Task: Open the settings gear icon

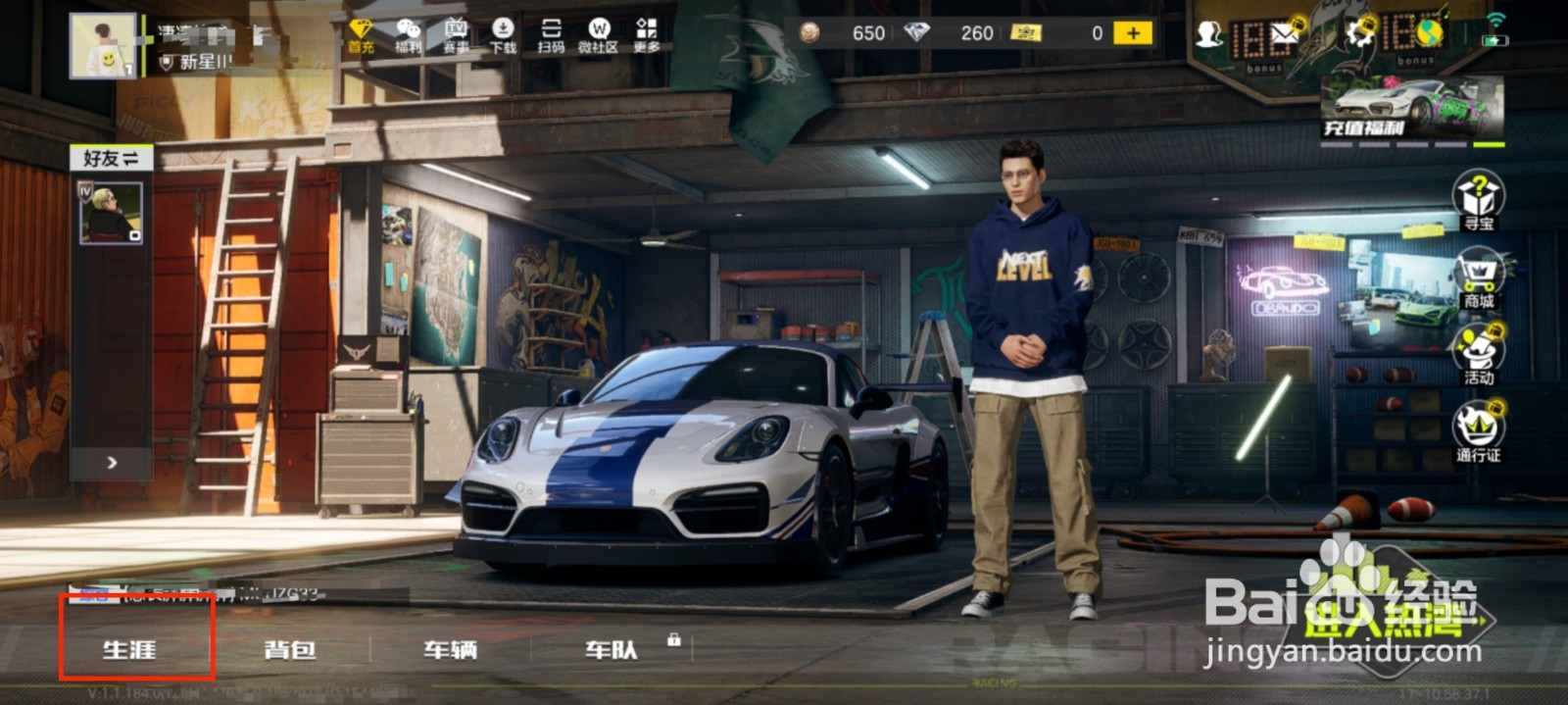Action: click(x=1361, y=35)
